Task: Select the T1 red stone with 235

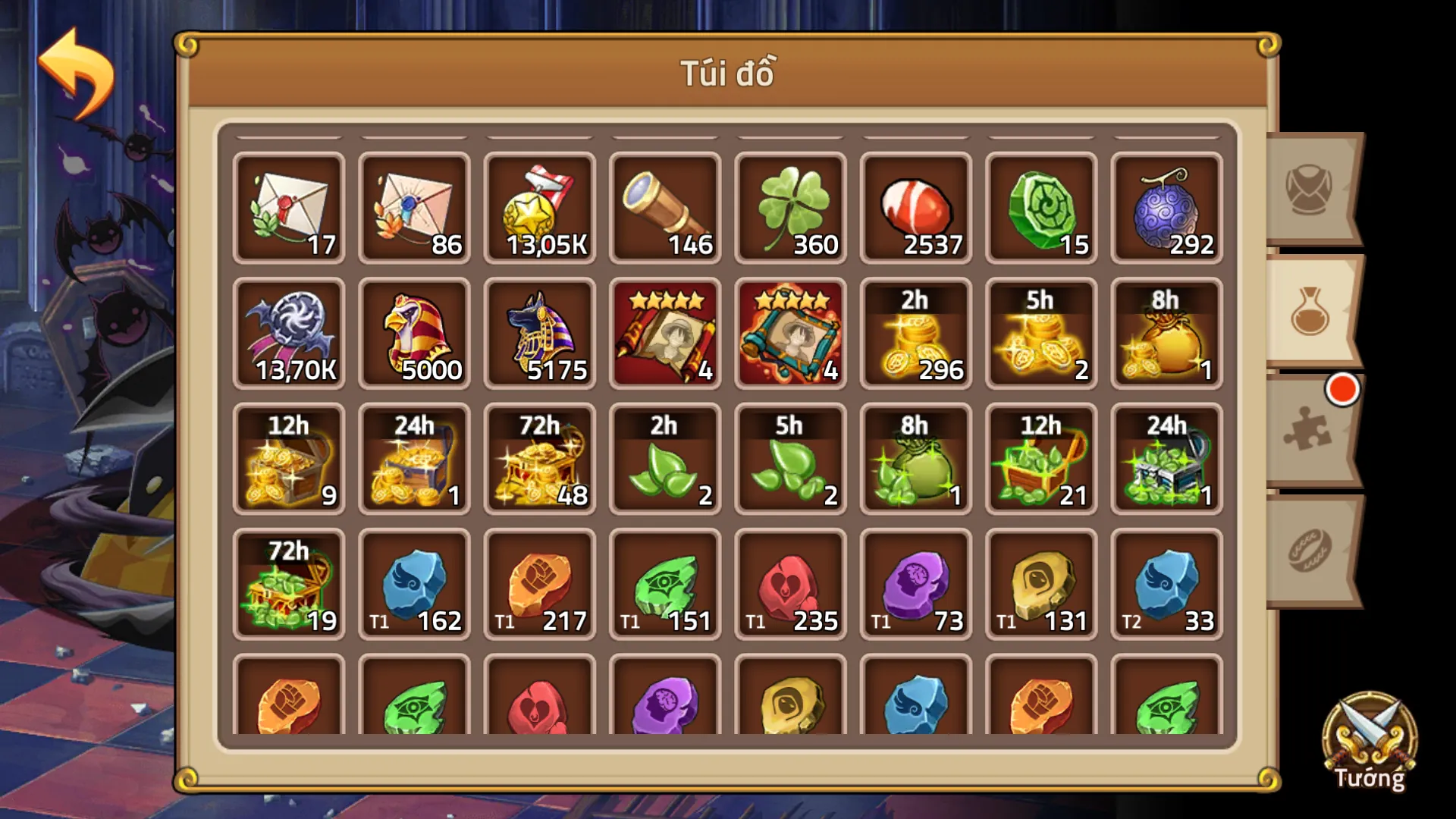Action: tap(790, 584)
